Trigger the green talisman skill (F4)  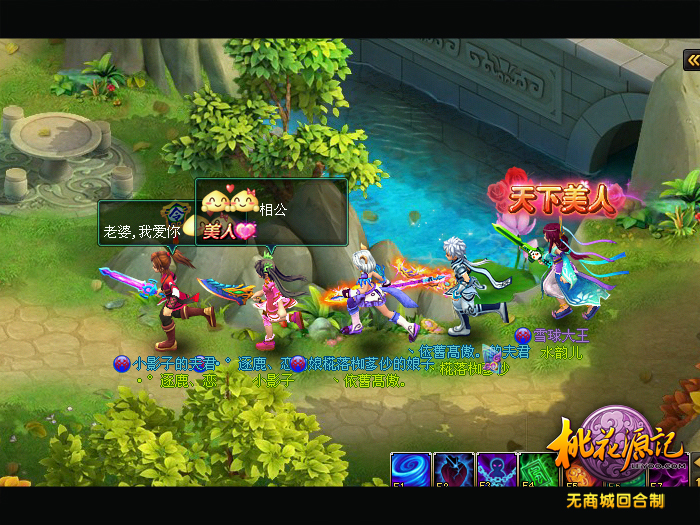click(538, 469)
